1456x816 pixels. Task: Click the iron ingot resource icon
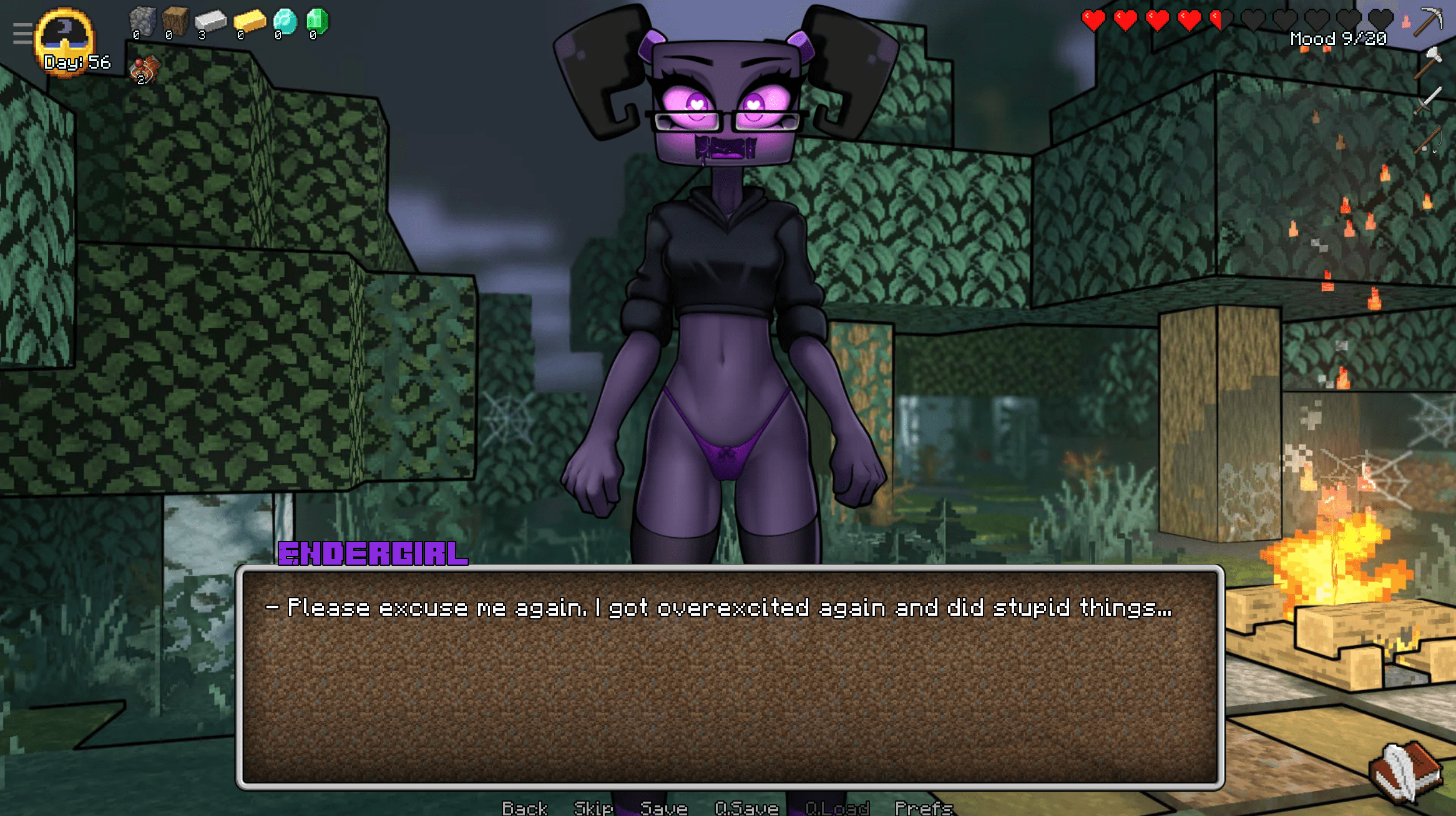tap(210, 21)
